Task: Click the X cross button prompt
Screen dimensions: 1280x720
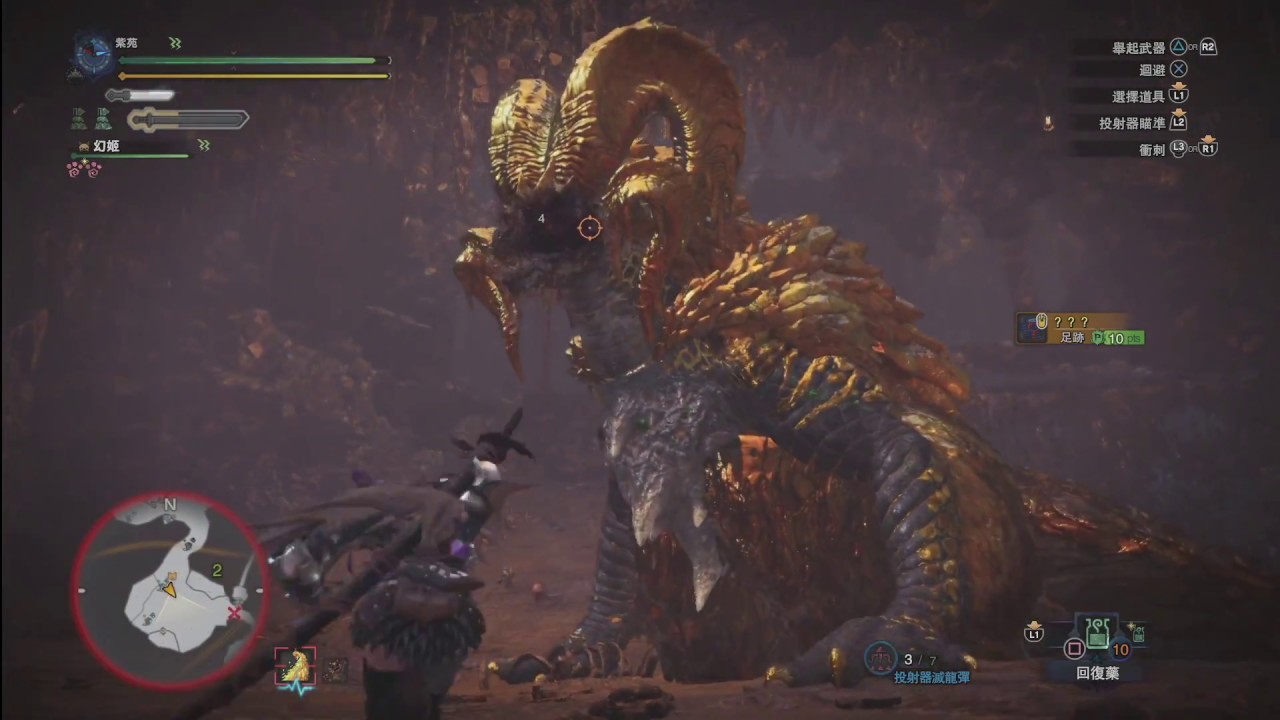Action: 1177,69
